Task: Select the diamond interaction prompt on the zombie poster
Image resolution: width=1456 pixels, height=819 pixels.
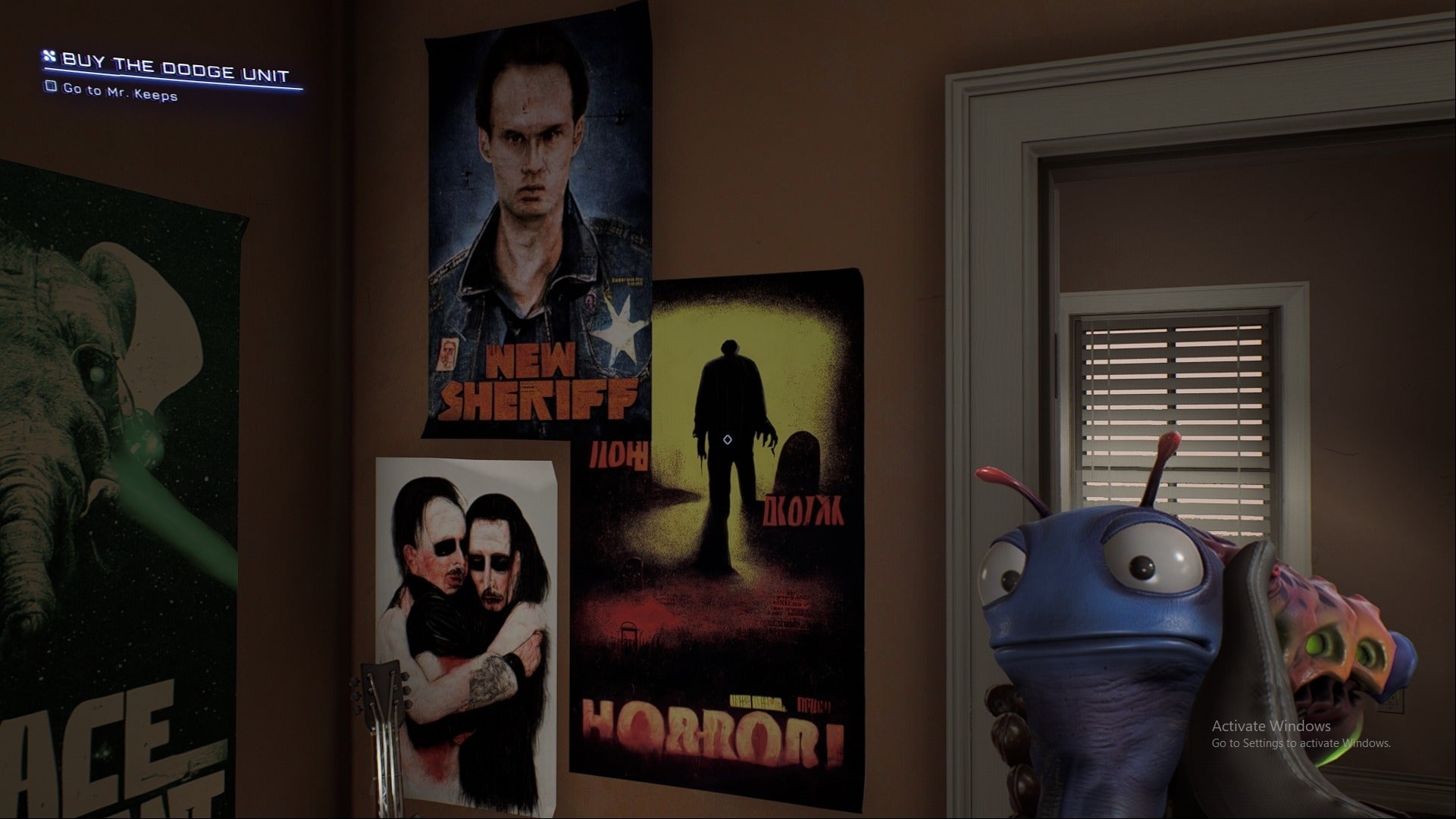Action: pyautogui.click(x=728, y=438)
